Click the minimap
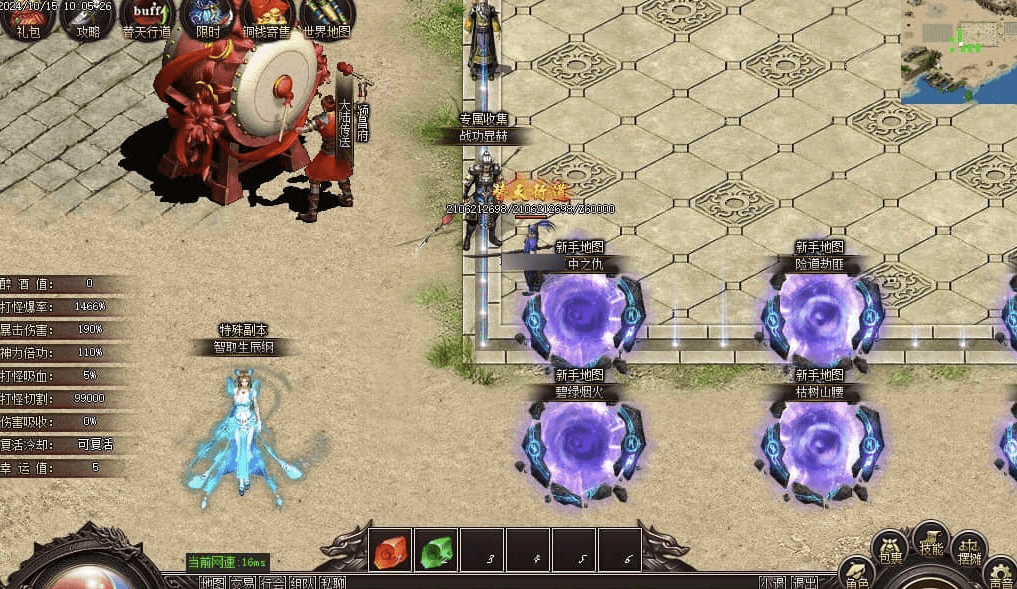Screen dimensions: 1017x589 (958, 51)
